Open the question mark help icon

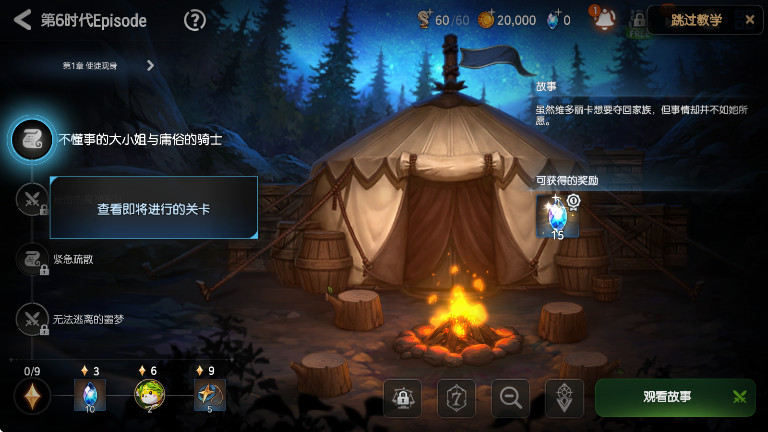point(195,20)
